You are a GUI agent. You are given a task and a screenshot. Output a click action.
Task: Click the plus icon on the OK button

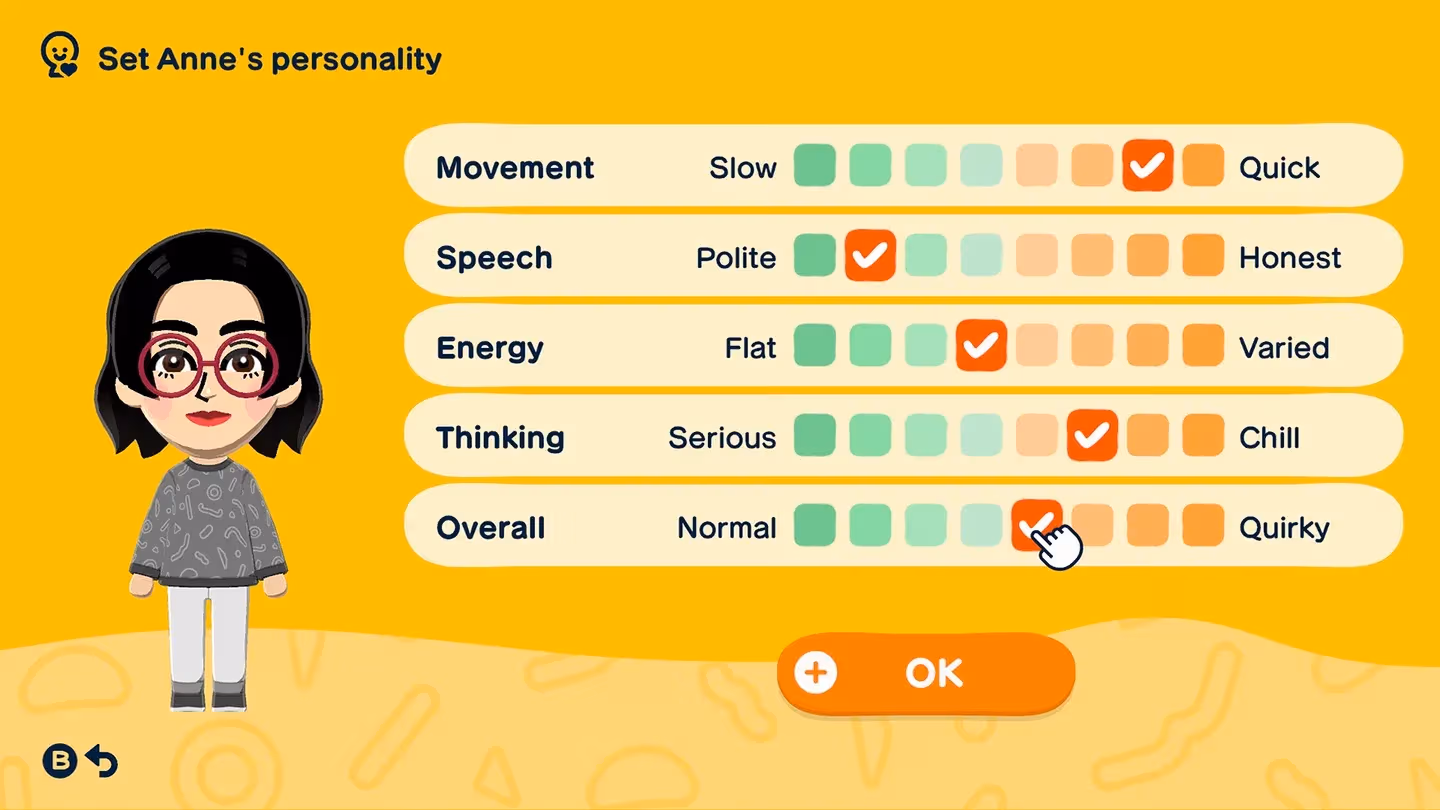(x=816, y=672)
